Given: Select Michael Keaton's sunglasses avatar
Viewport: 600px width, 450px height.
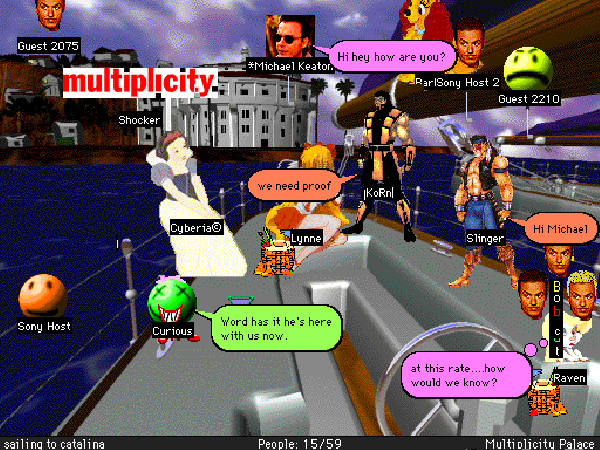Looking at the screenshot, I should 288,38.
